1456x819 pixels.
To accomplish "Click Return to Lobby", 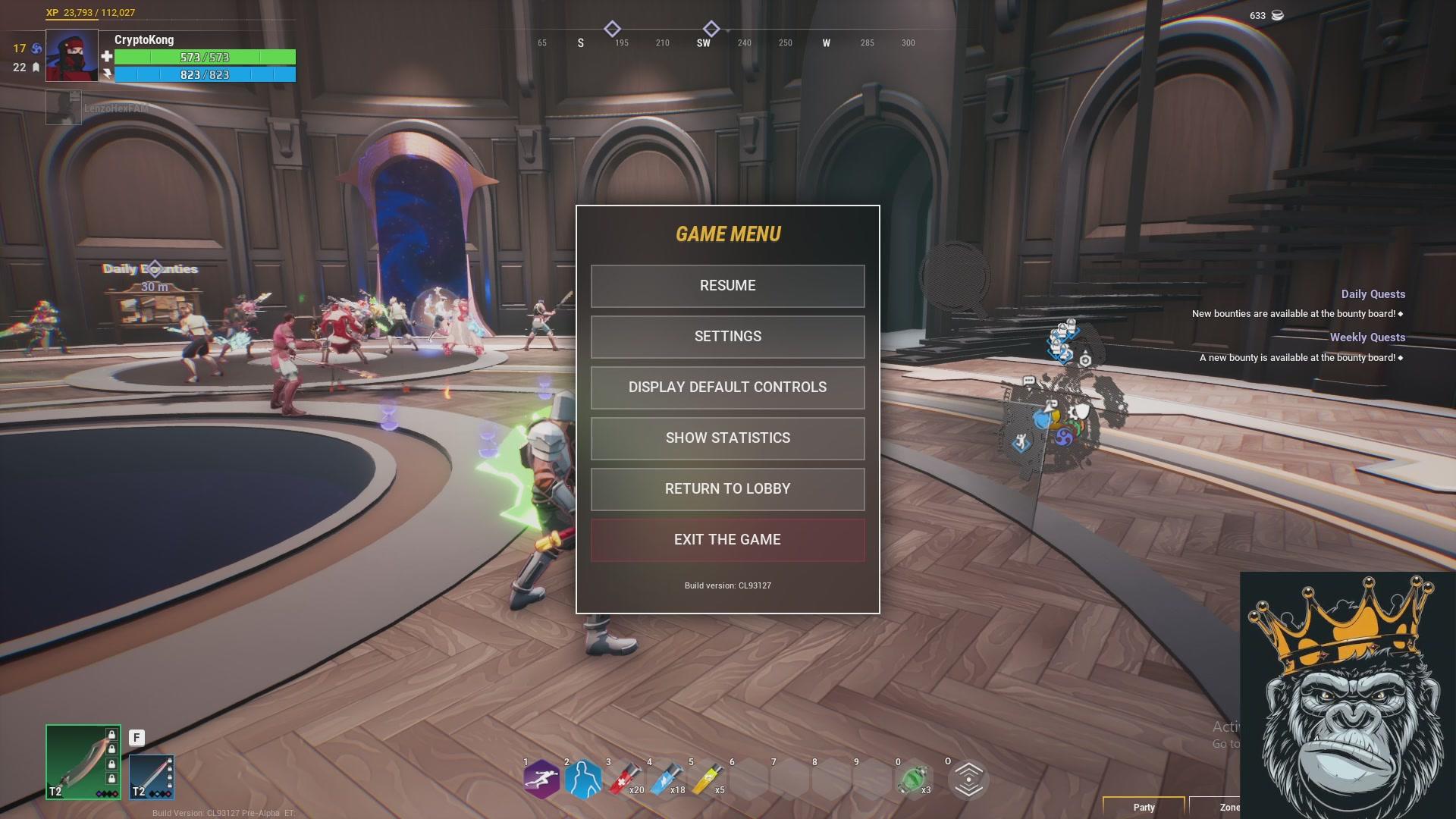I will tap(727, 489).
